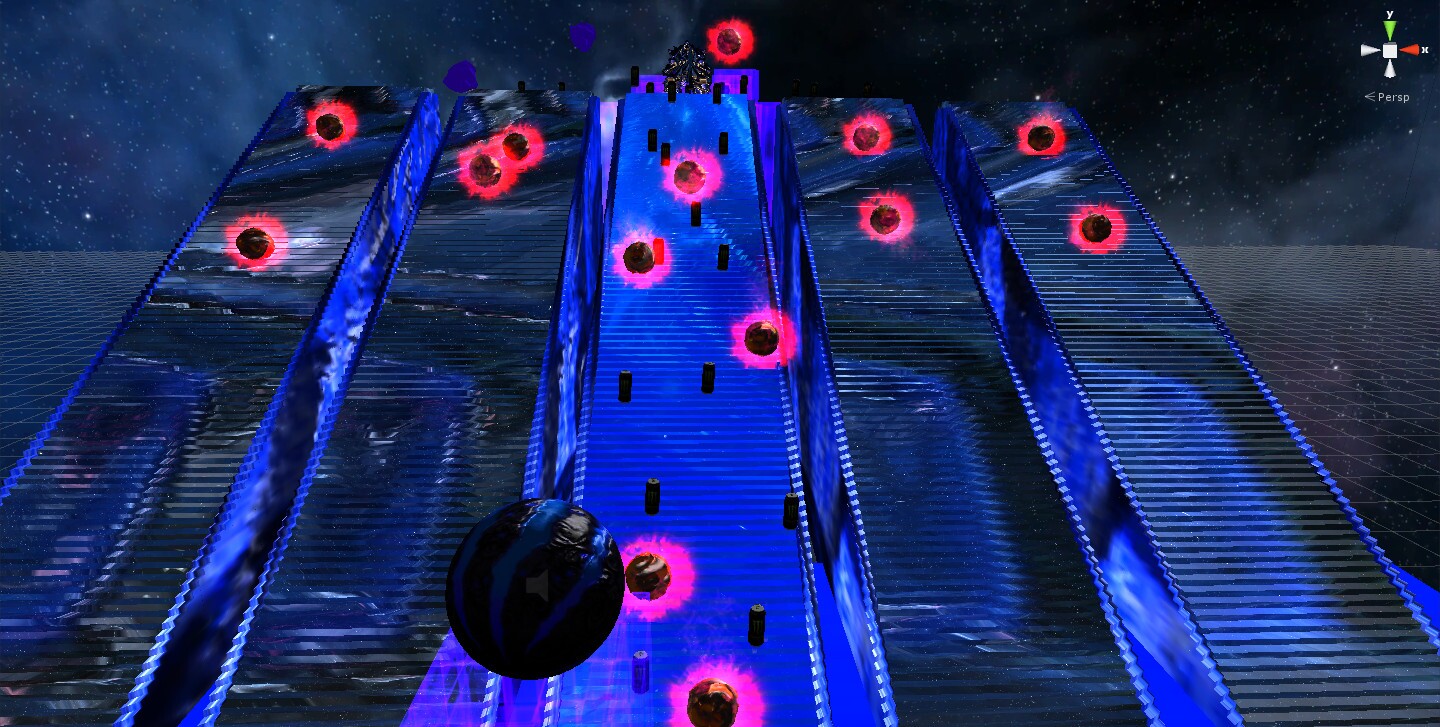
Task: Click the green Y axis arrow on the gizmo
Action: point(1389,28)
